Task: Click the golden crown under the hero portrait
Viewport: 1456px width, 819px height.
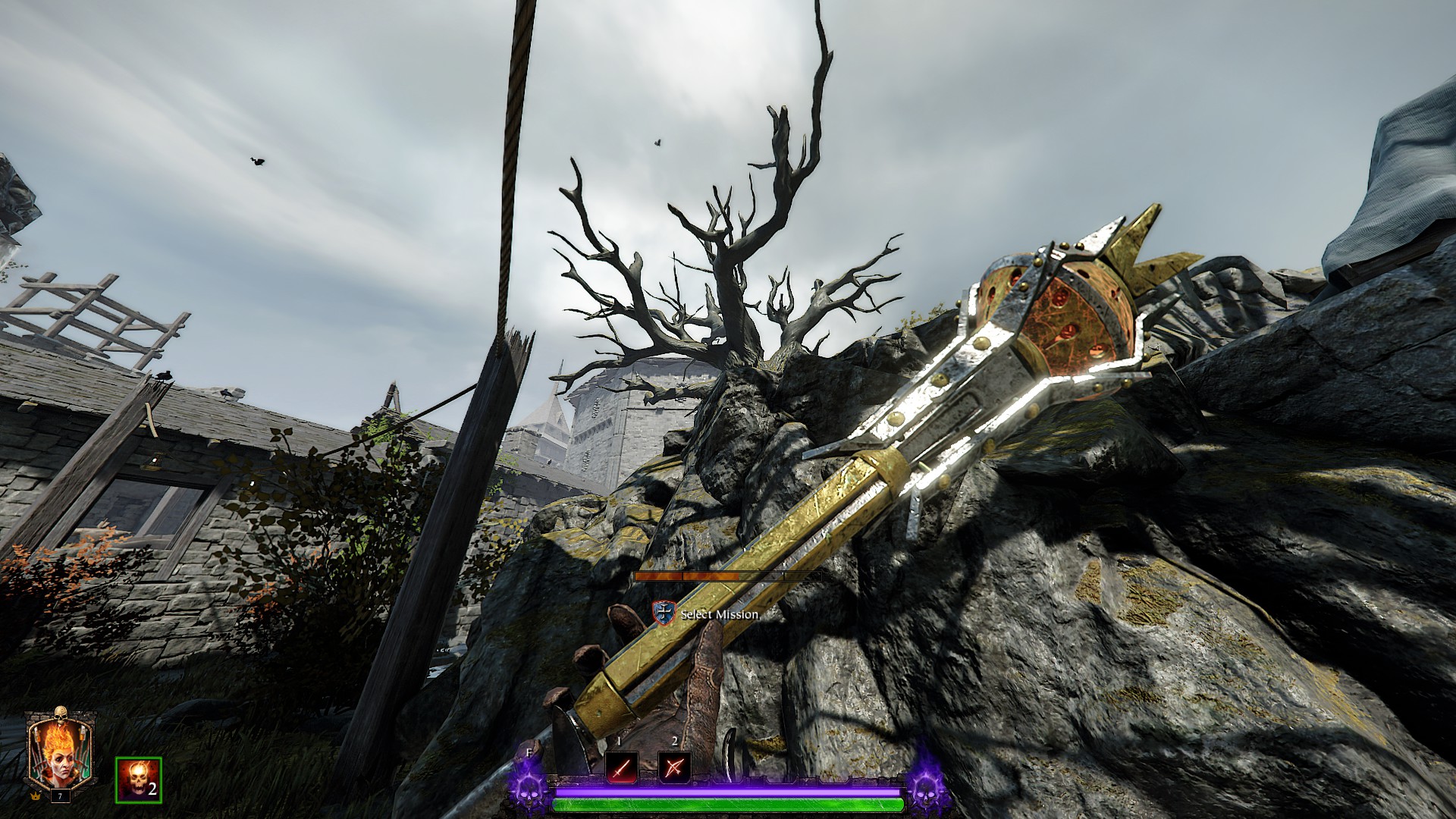Action: 34,797
